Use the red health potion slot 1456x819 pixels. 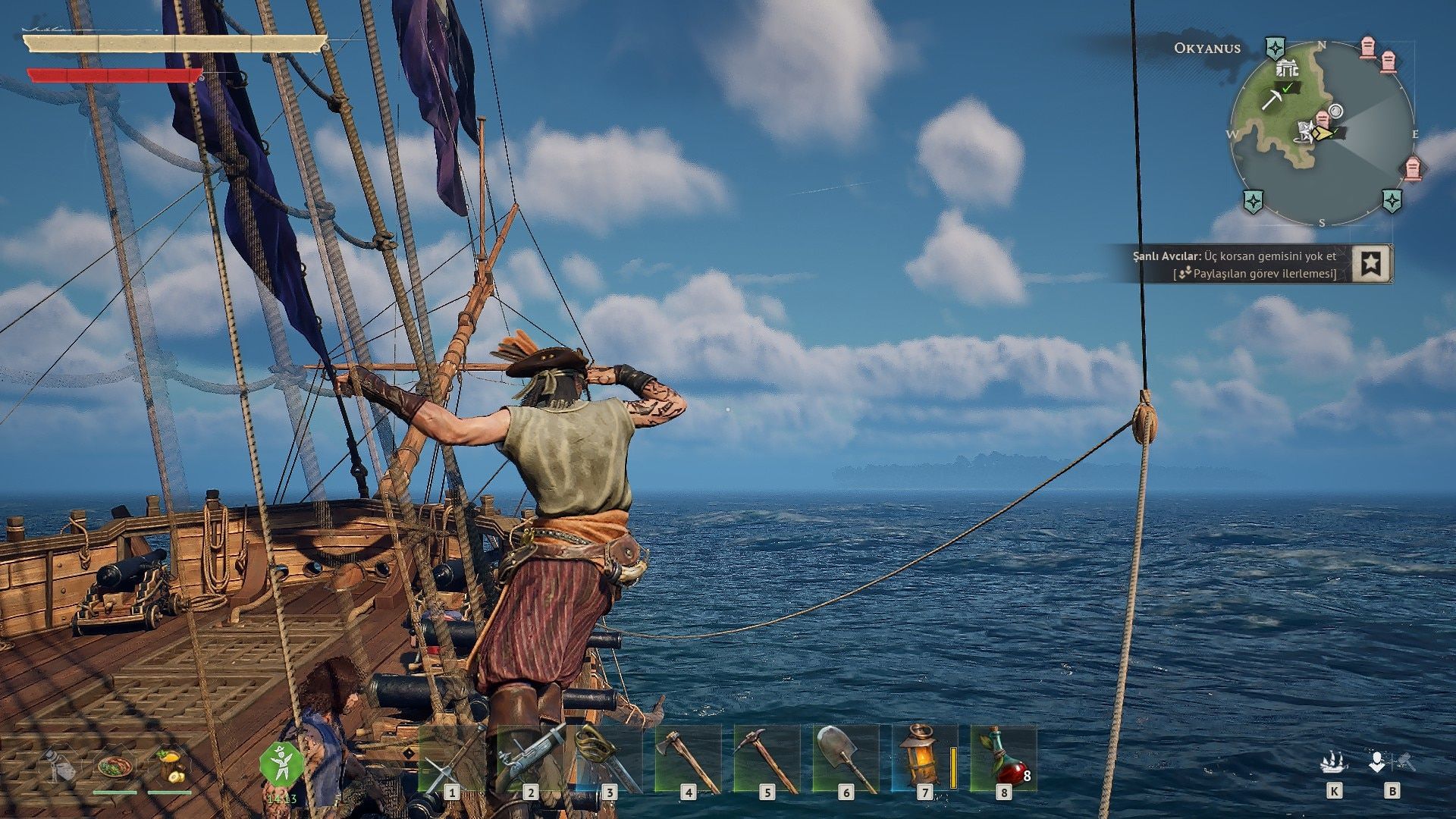(x=1003, y=760)
